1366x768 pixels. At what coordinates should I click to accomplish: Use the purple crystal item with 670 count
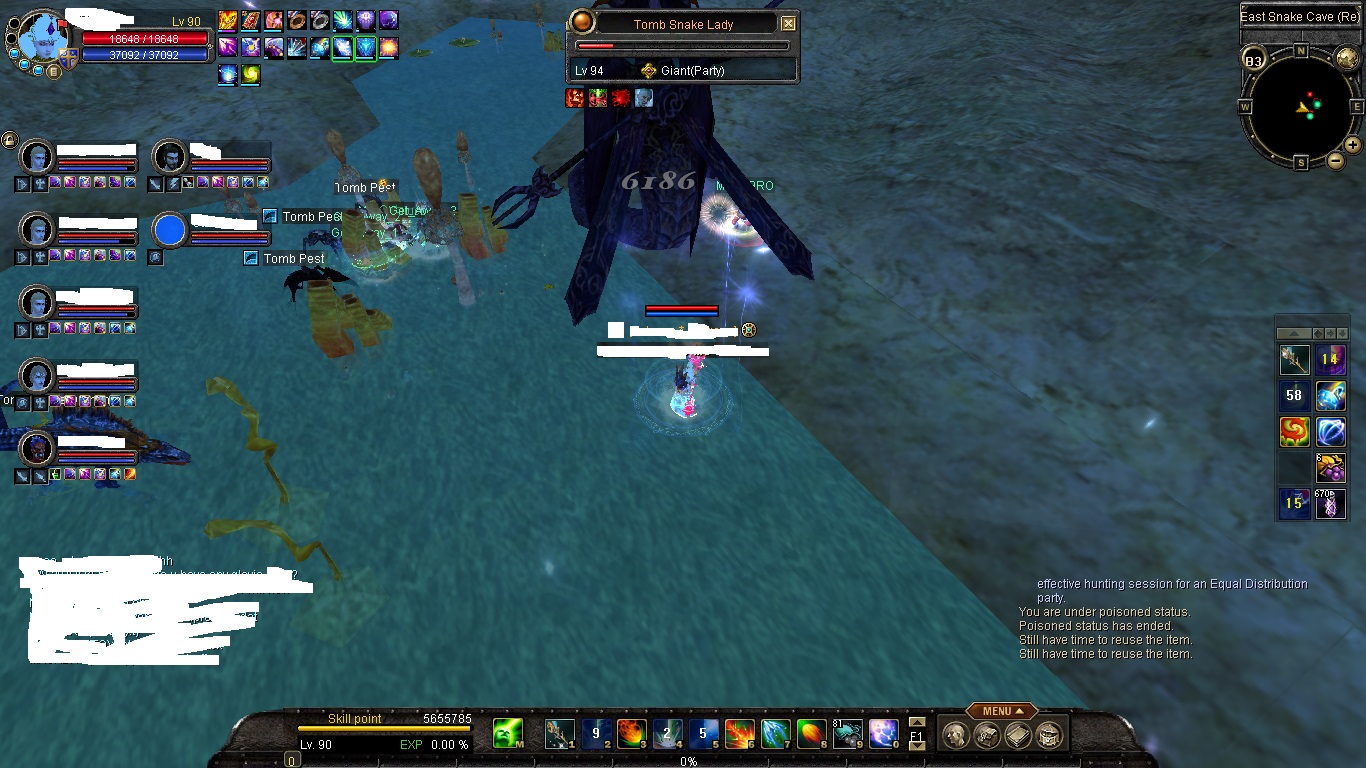(1330, 504)
